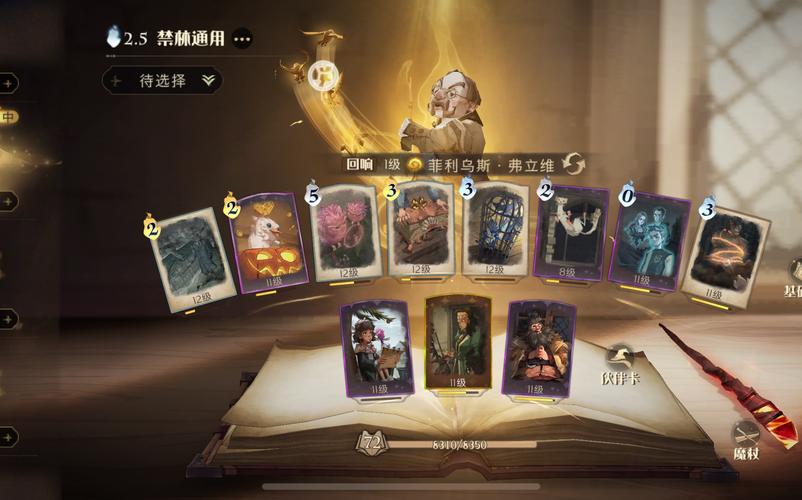Select the ferret on pumpkin card
The image size is (802, 500).
[x=268, y=244]
